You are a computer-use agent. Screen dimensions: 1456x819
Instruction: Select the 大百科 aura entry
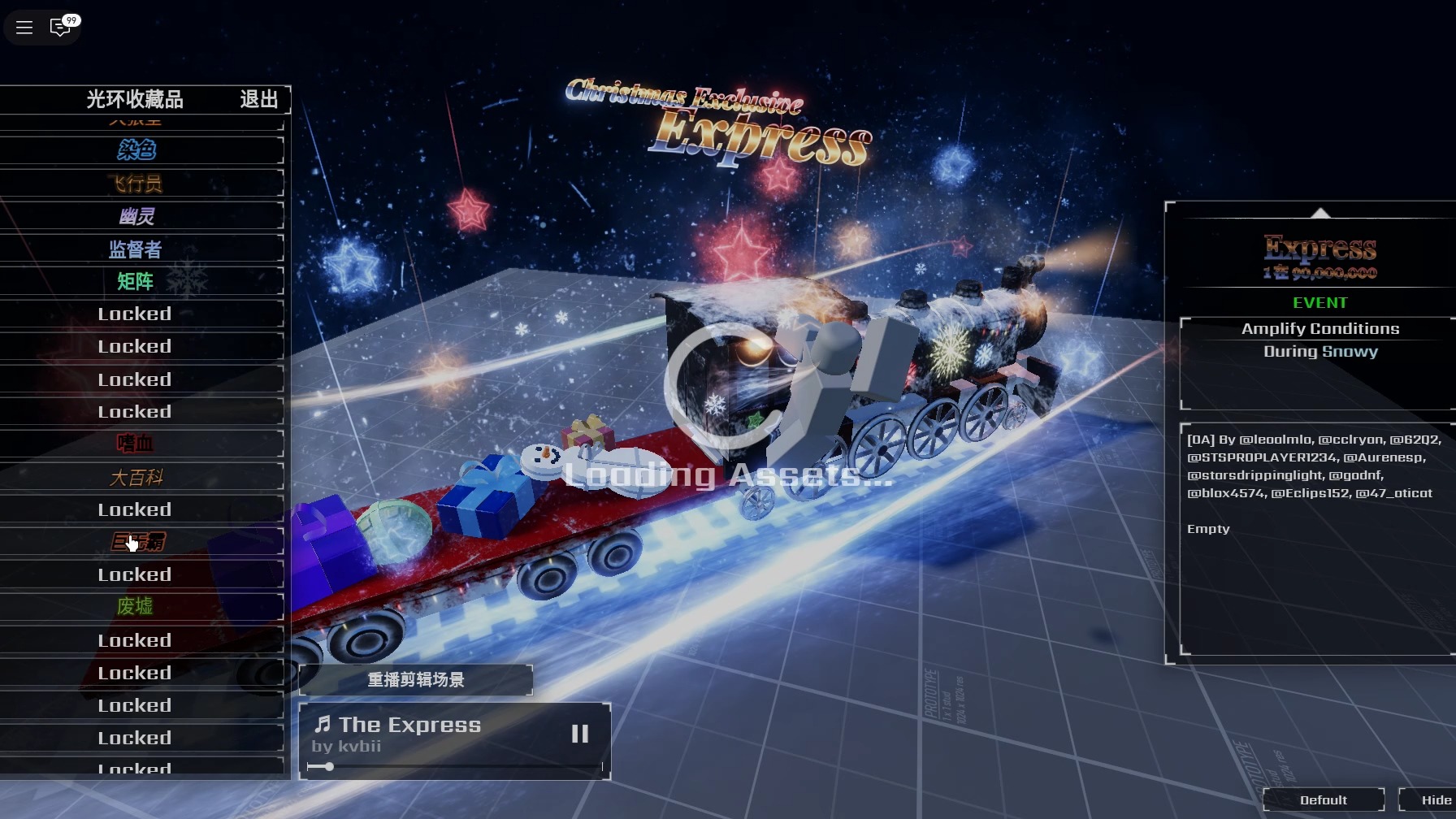[x=136, y=477]
